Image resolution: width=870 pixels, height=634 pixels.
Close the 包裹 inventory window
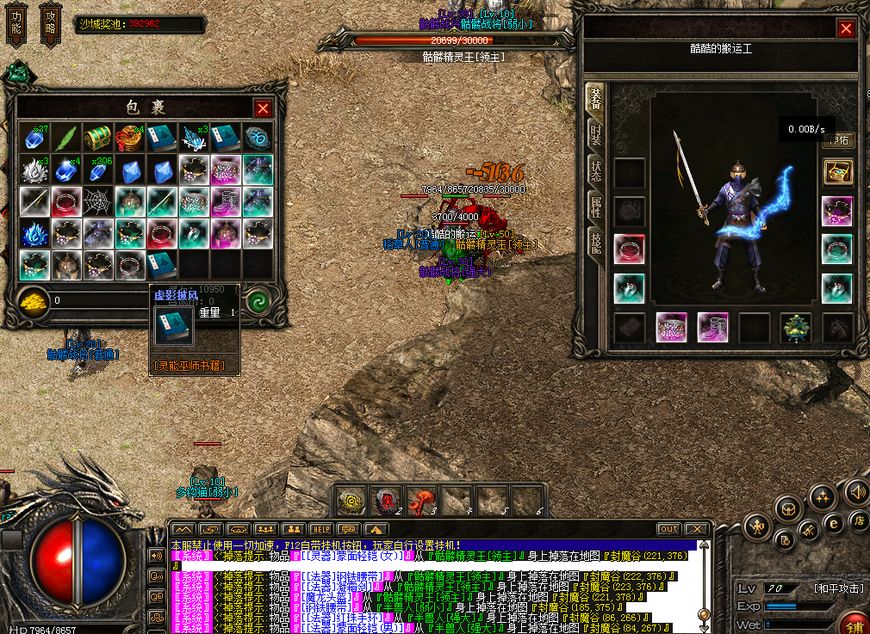point(263,108)
